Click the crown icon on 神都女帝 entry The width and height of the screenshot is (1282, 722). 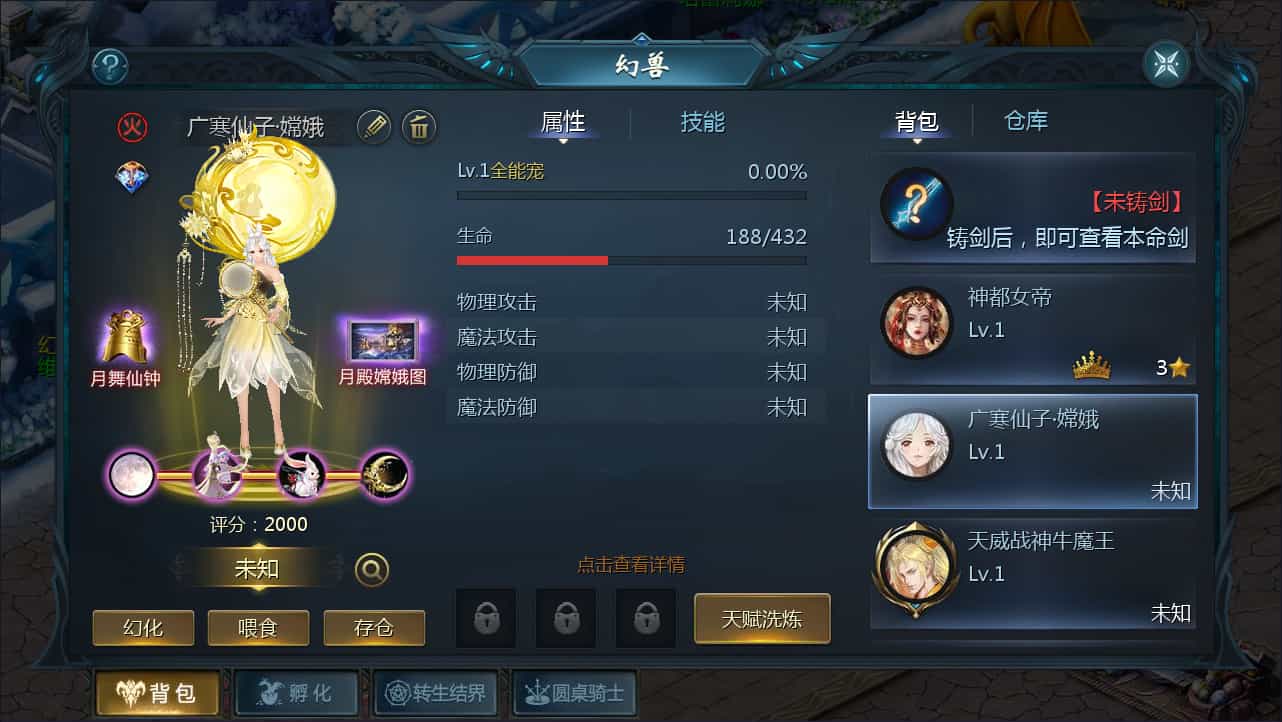click(1092, 366)
